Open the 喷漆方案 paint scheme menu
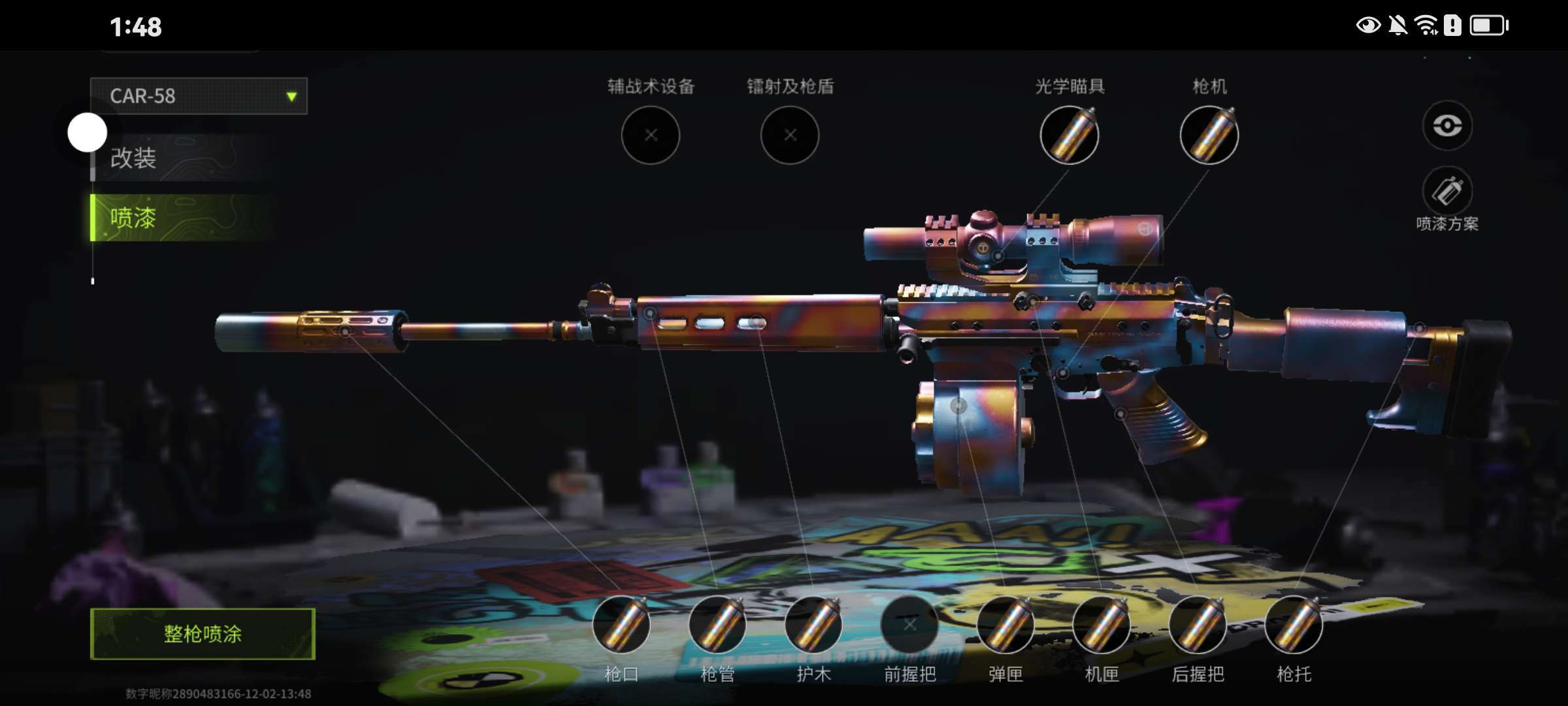This screenshot has width=1568, height=706. pyautogui.click(x=1447, y=192)
